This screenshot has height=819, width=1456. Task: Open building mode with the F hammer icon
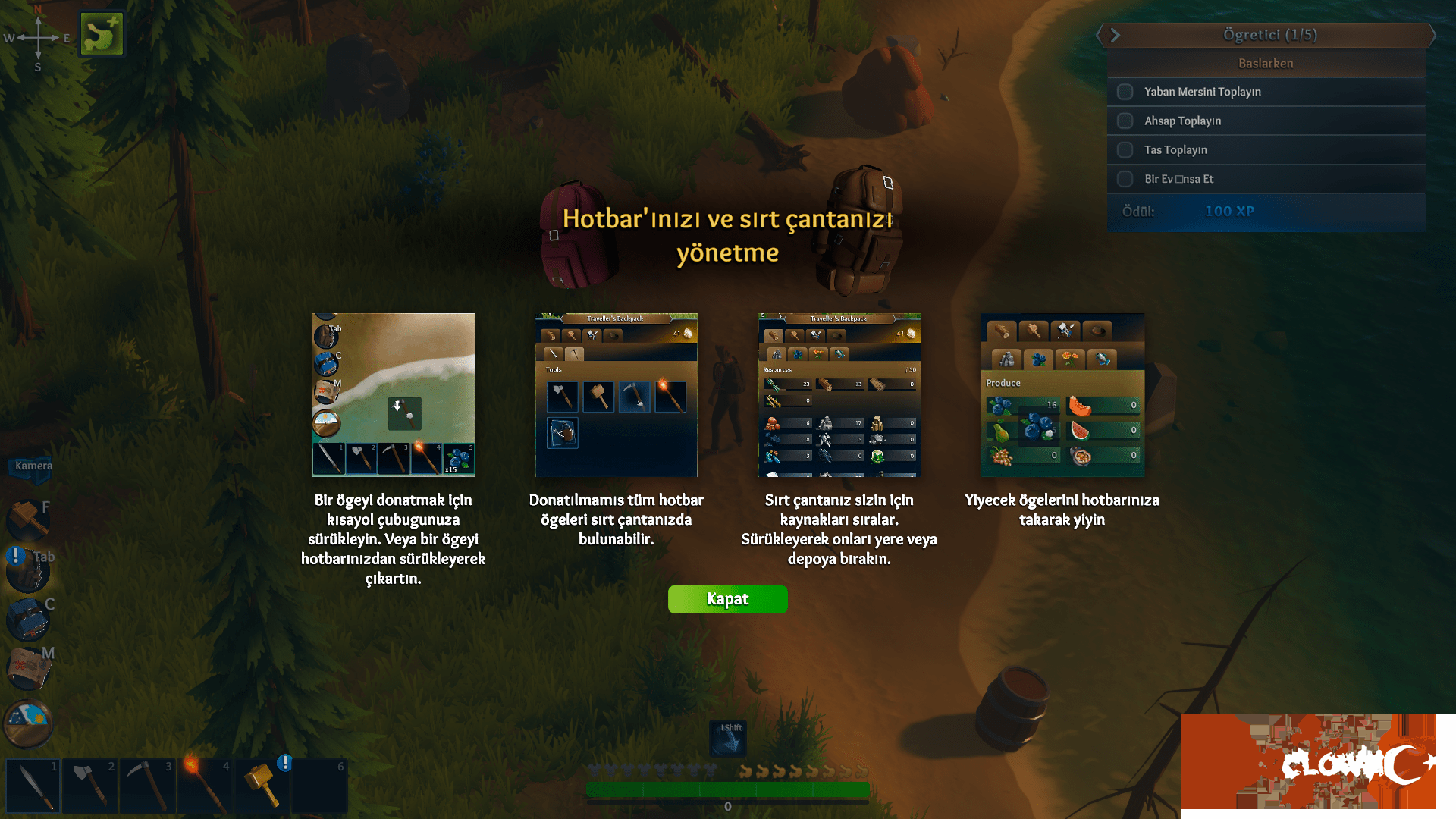[x=27, y=520]
